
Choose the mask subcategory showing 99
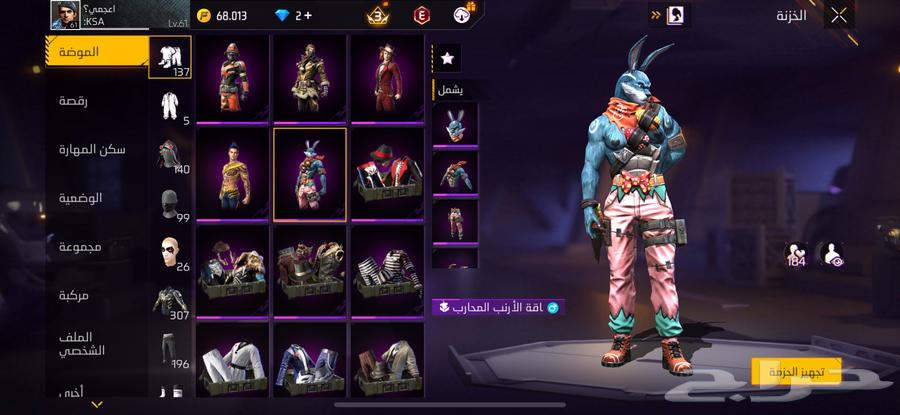(170, 204)
